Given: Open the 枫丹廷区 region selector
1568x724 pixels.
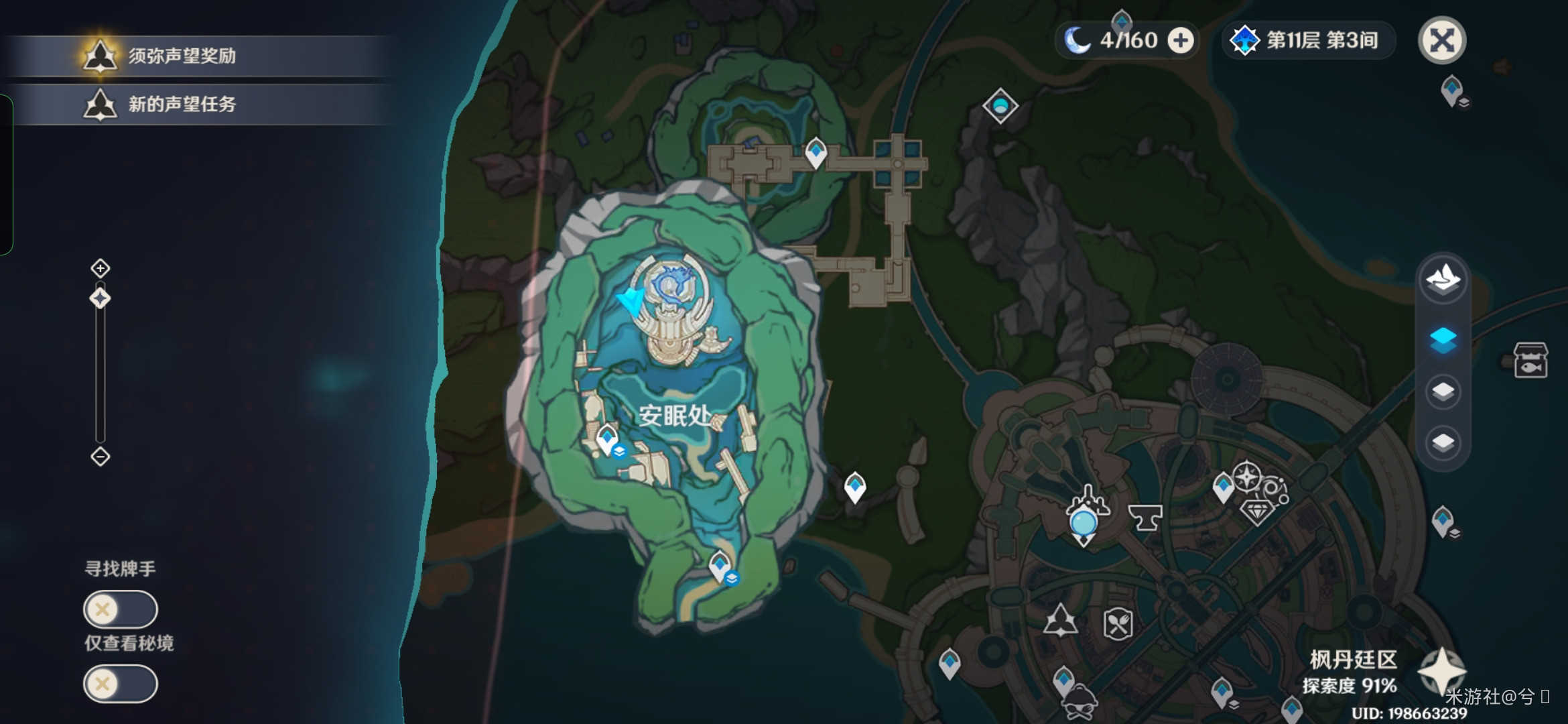Looking at the screenshot, I should (1442, 670).
